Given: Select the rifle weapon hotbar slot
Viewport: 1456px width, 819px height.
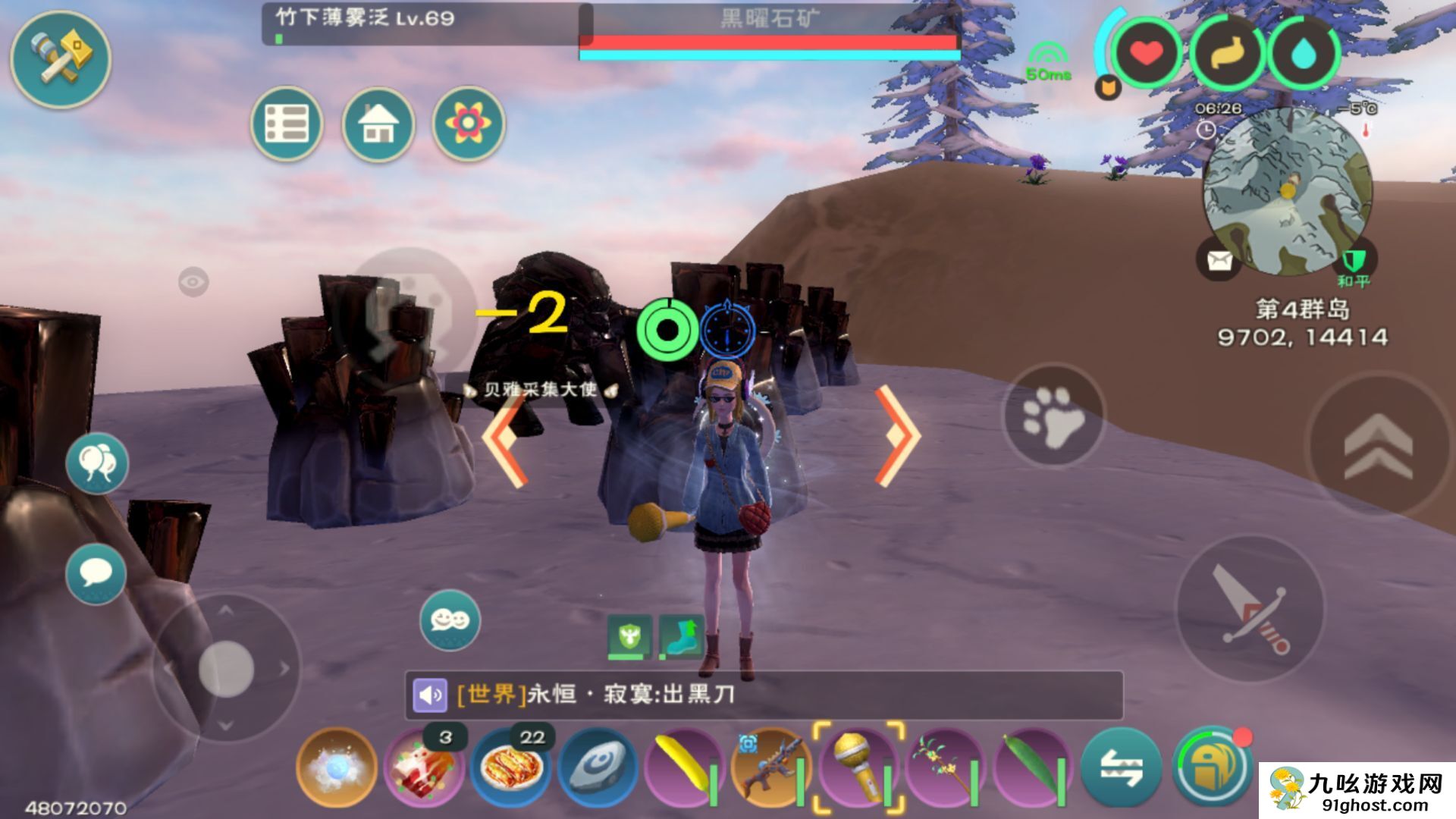Looking at the screenshot, I should click(x=771, y=767).
